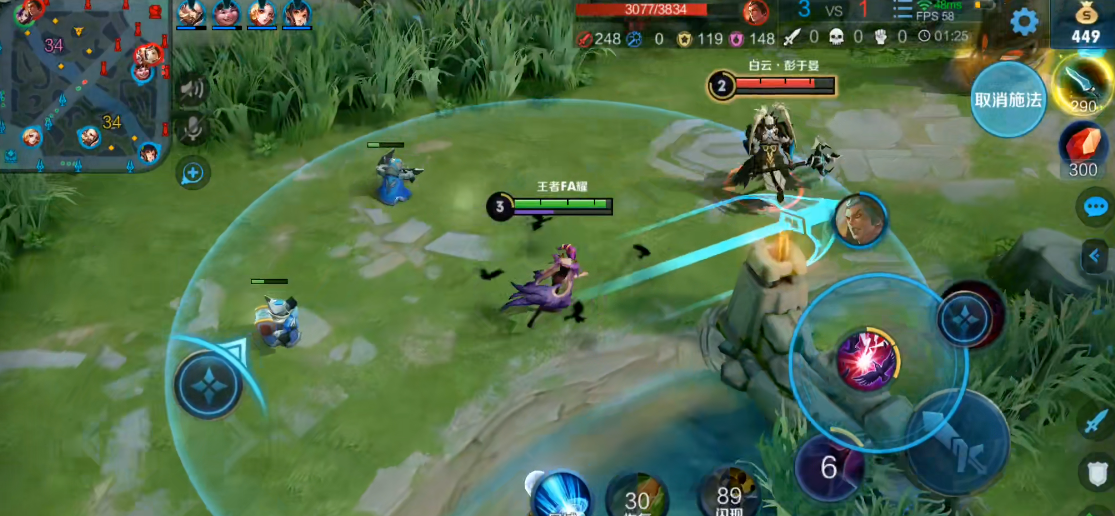Toggle the muted microphone button
This screenshot has height=516, width=1115.
[x=192, y=128]
